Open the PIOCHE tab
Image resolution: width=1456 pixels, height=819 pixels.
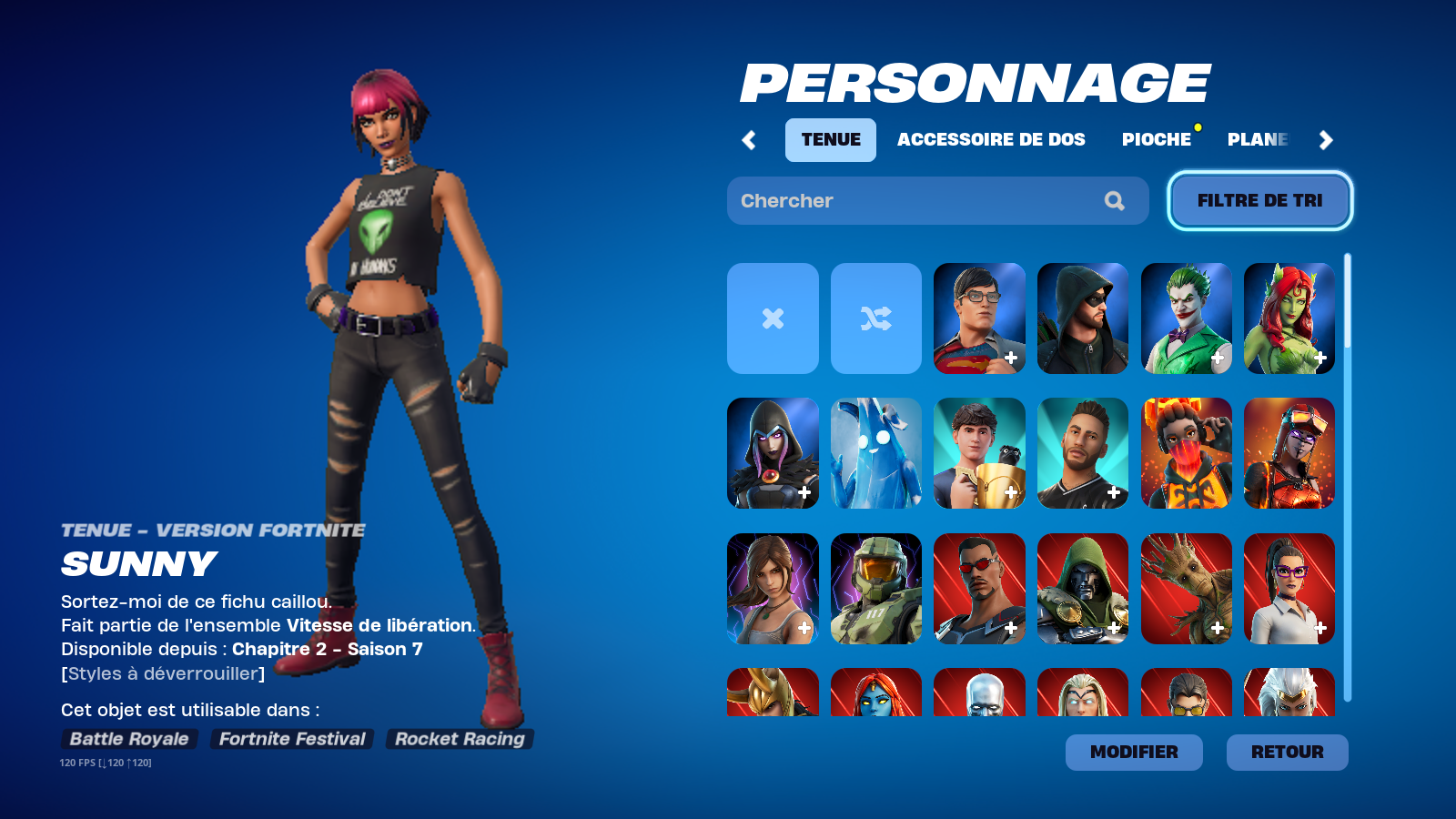tap(1157, 140)
